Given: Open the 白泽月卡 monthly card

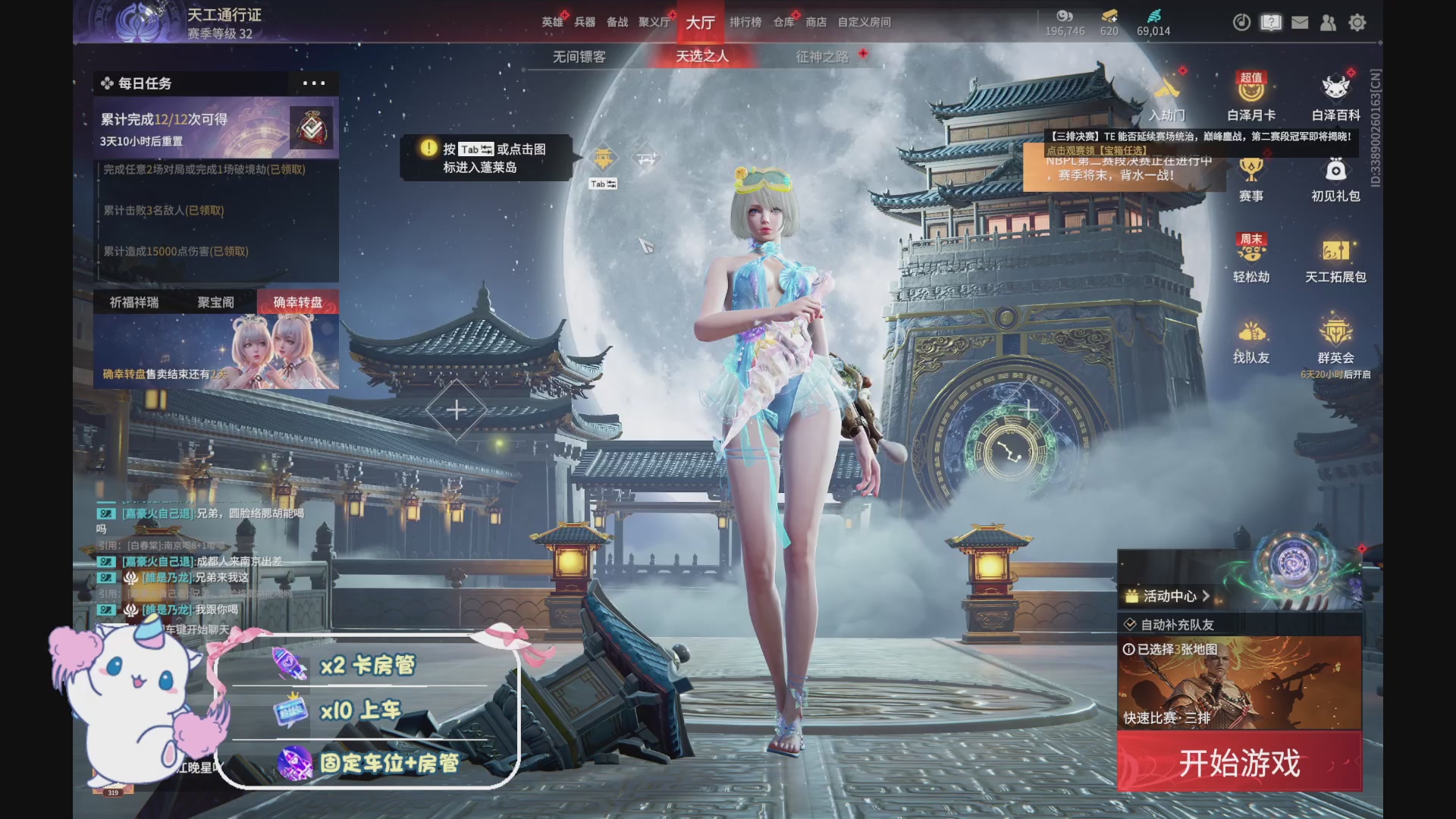Looking at the screenshot, I should (1251, 99).
